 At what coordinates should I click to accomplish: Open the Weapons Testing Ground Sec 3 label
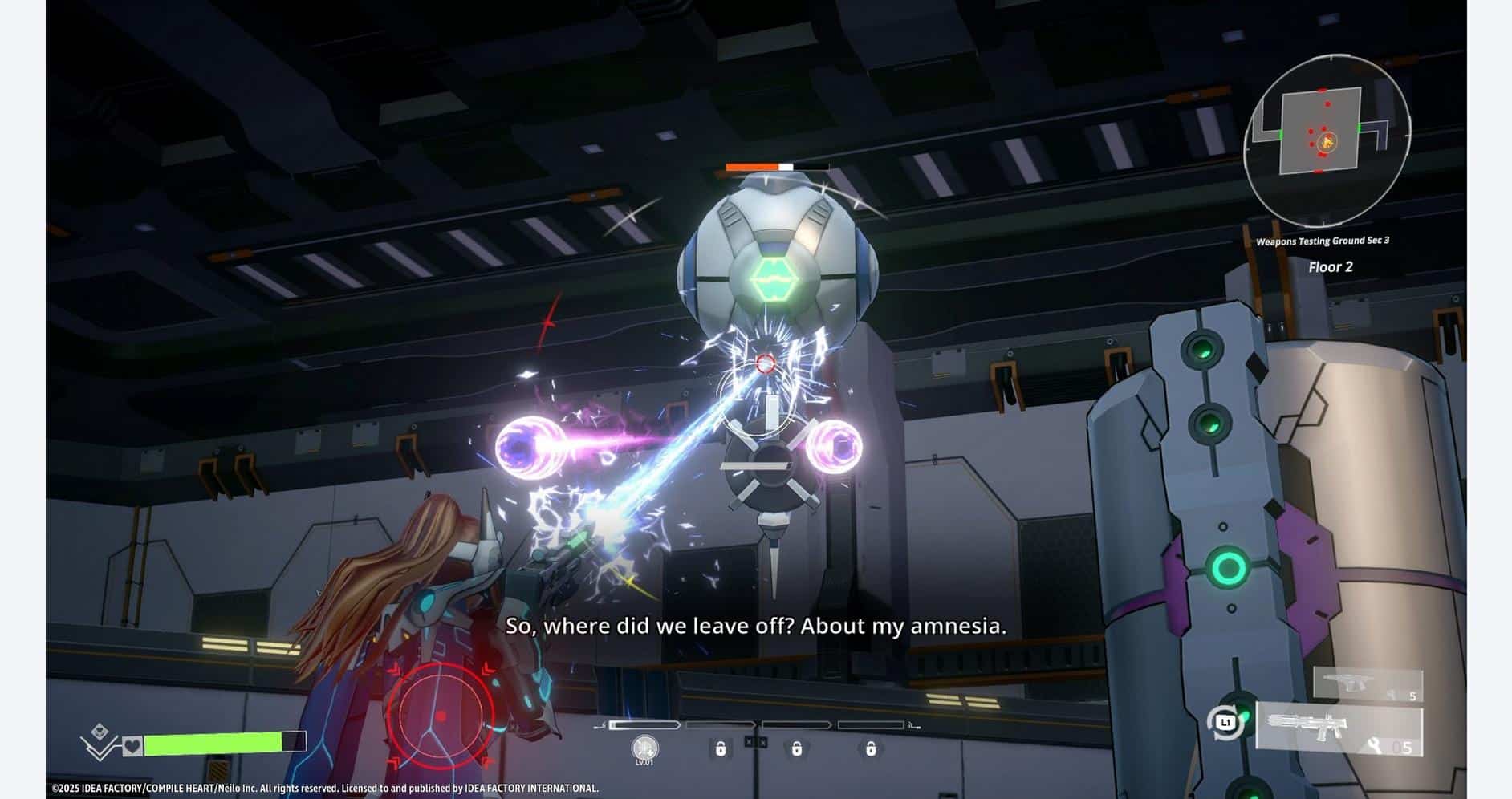pyautogui.click(x=1323, y=239)
